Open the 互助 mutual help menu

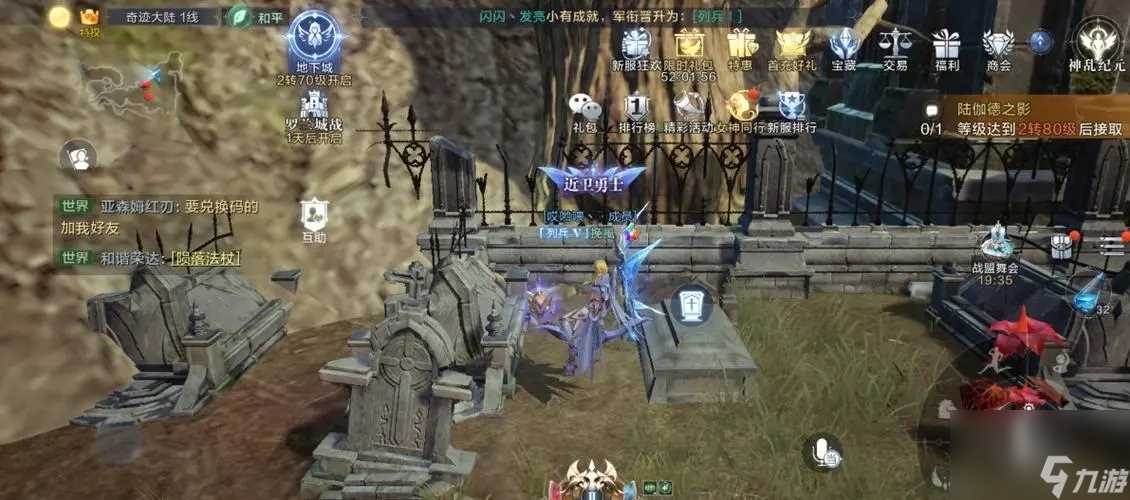pos(314,215)
